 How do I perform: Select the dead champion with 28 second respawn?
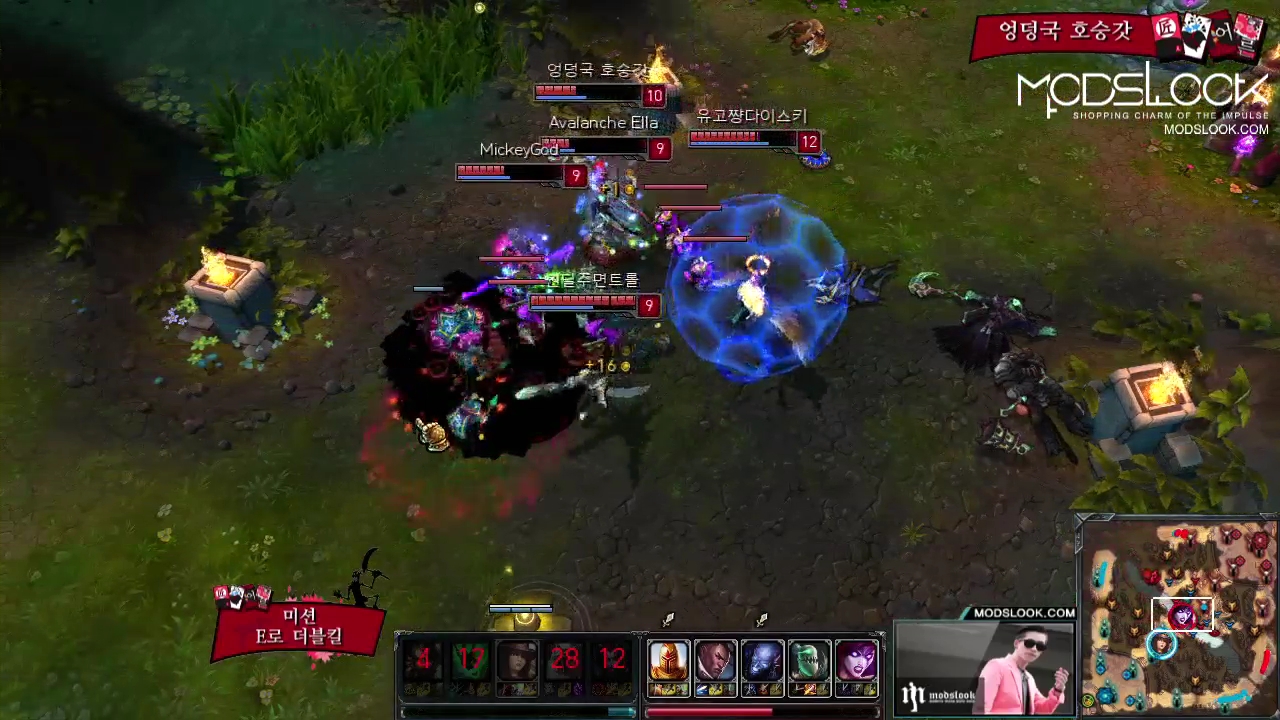pyautogui.click(x=564, y=661)
